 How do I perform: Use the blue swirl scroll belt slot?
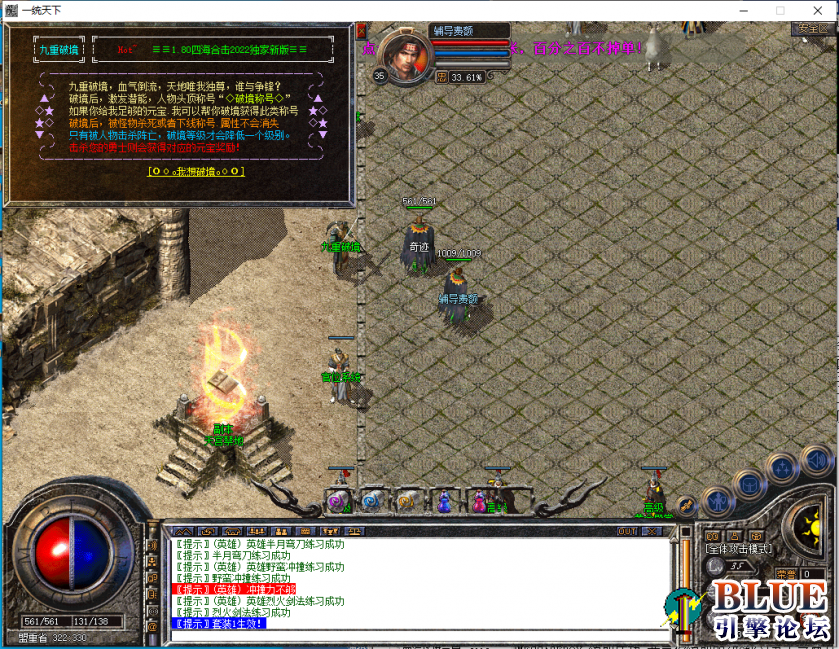point(372,499)
